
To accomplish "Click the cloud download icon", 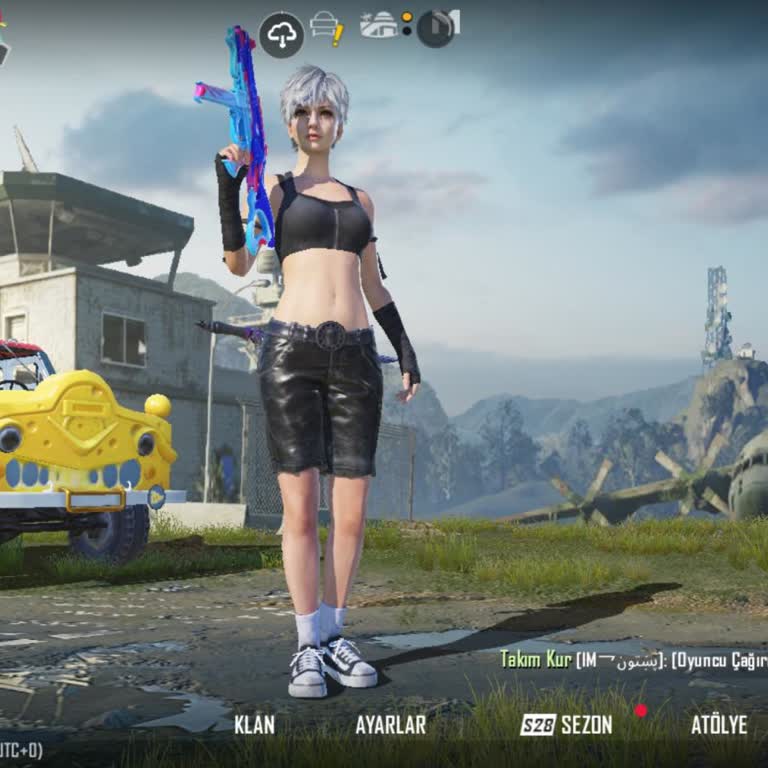I will tap(282, 35).
